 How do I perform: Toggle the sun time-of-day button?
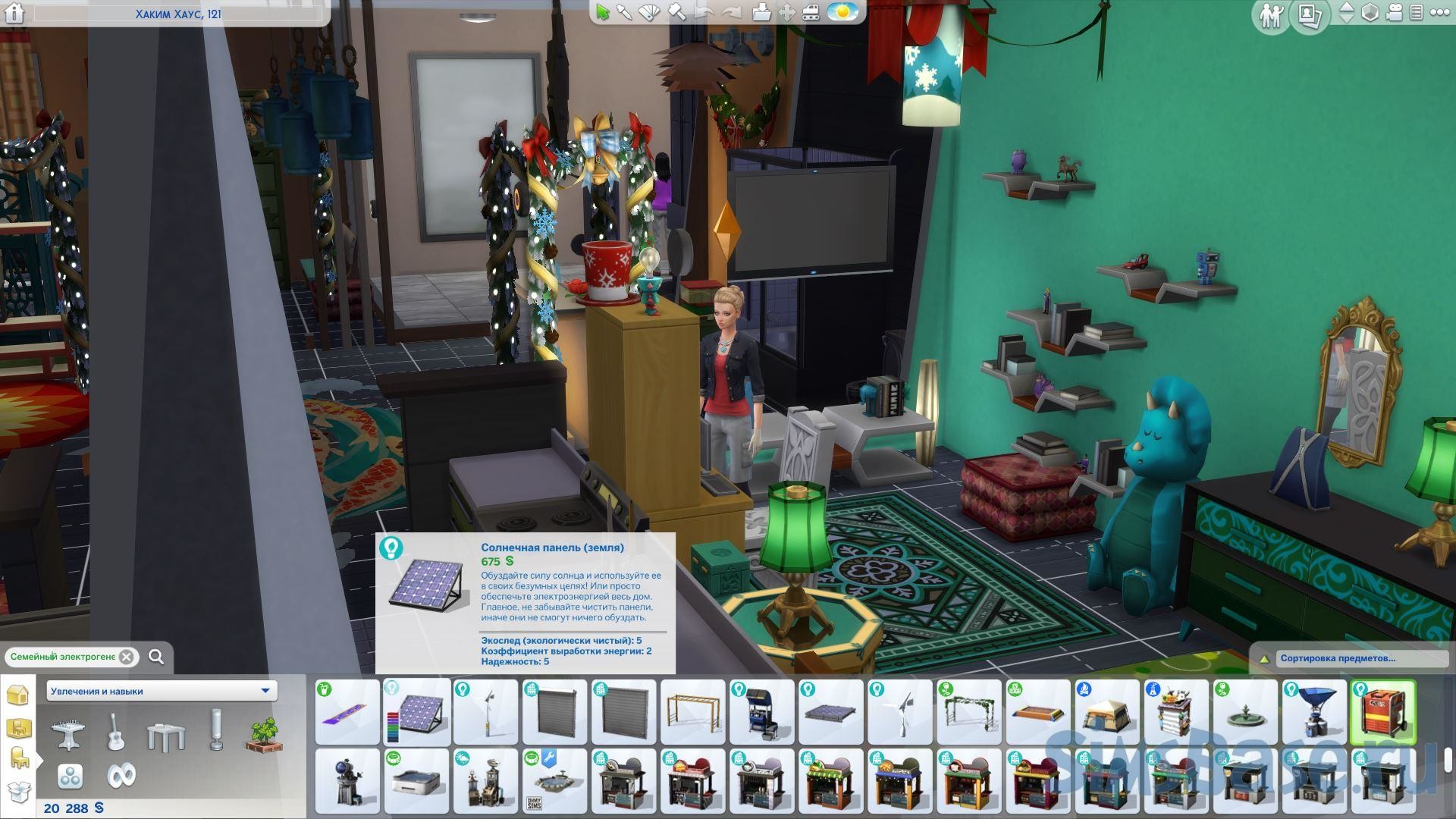(842, 12)
